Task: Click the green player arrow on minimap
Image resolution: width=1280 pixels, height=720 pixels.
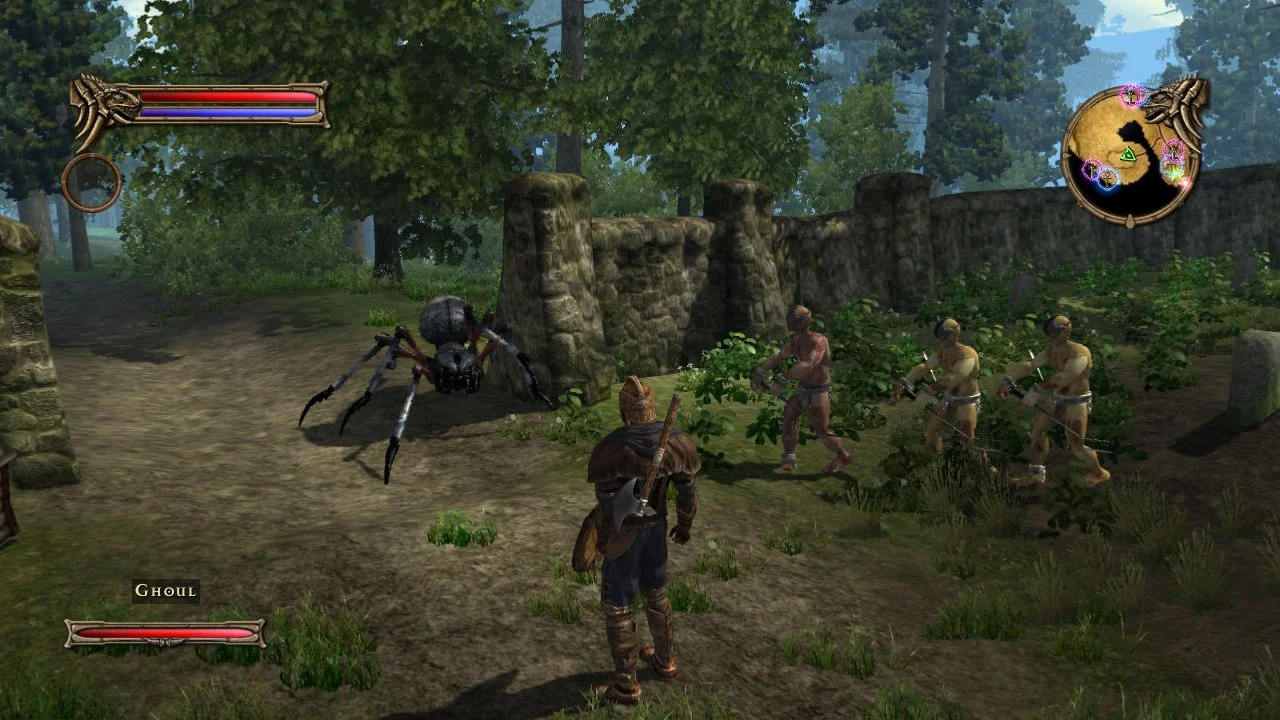Action: 1129,154
